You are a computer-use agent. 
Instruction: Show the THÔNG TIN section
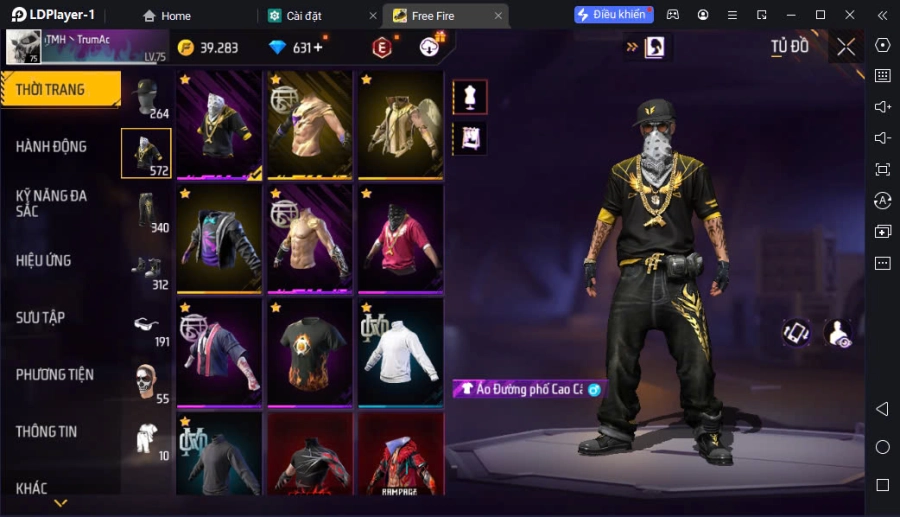tap(47, 432)
